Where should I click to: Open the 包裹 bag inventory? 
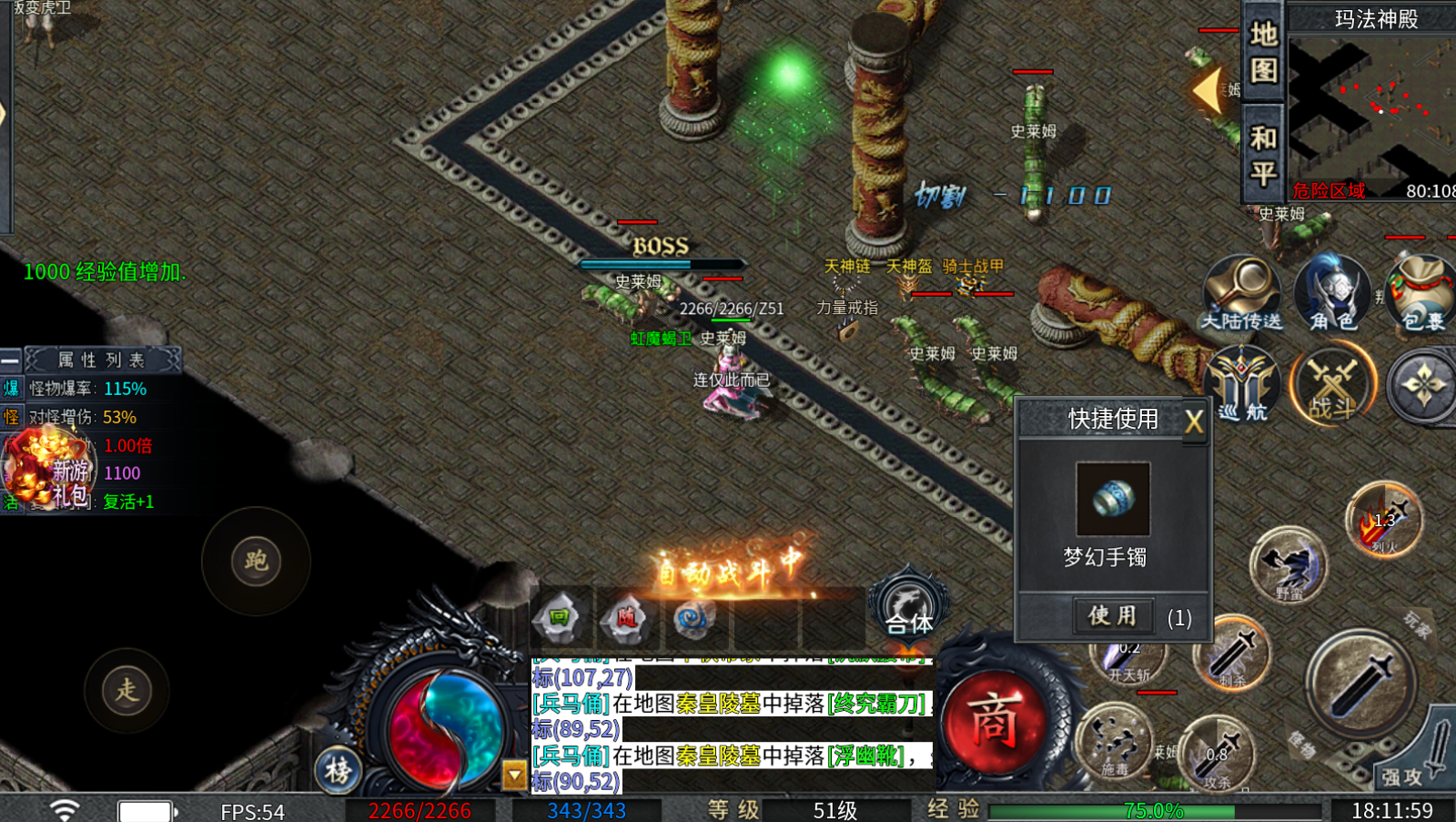tap(1421, 293)
